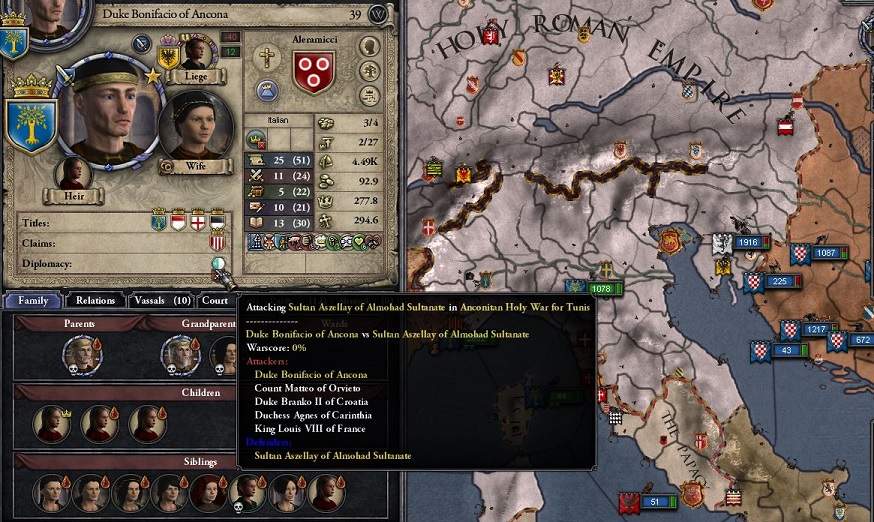
Task: Click the round W button beside age 39
Action: [378, 14]
